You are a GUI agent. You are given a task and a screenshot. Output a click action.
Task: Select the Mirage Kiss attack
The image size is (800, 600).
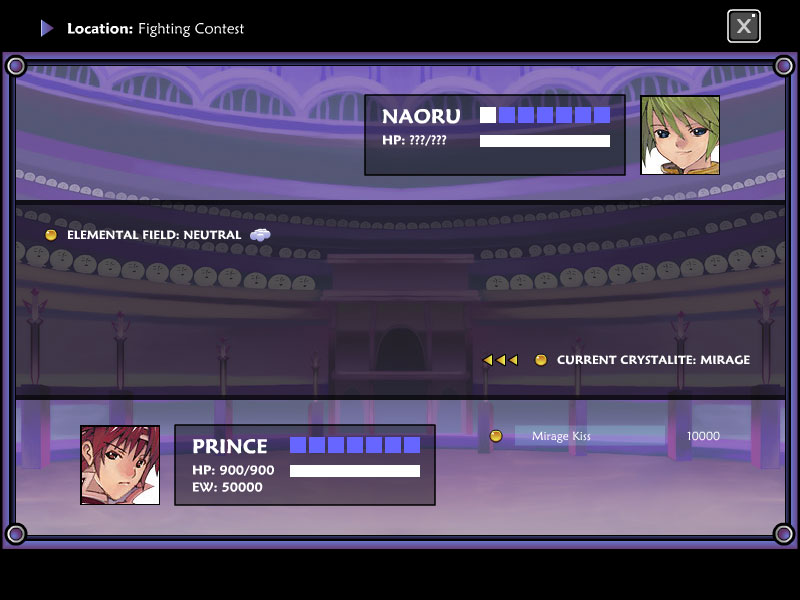(x=589, y=436)
